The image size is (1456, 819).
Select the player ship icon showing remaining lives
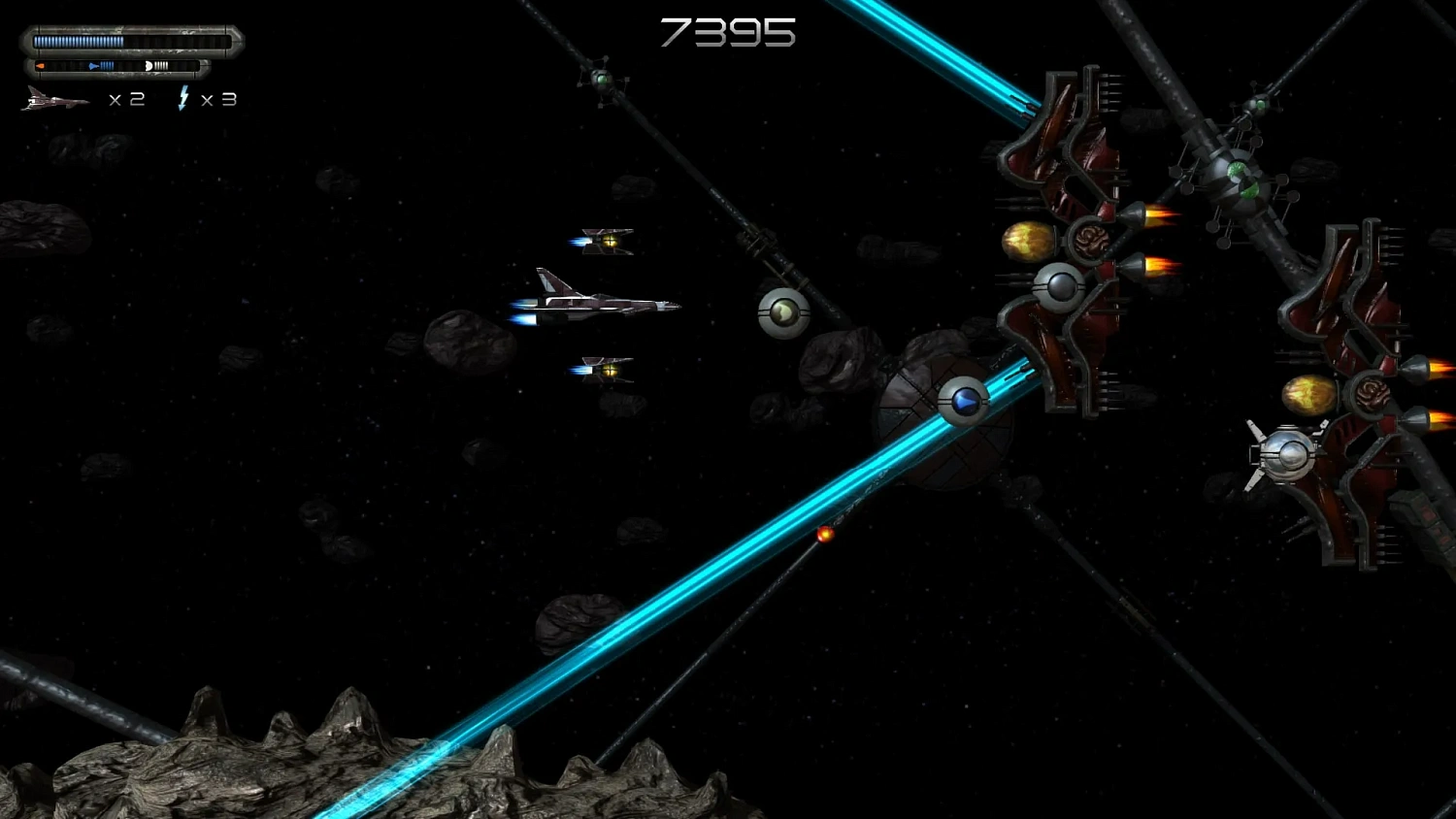(53, 97)
